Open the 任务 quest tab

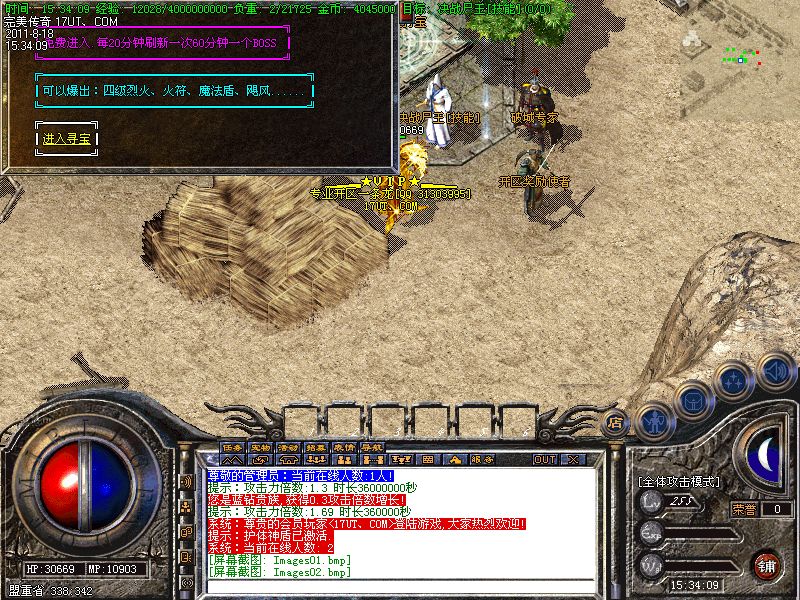pos(233,446)
